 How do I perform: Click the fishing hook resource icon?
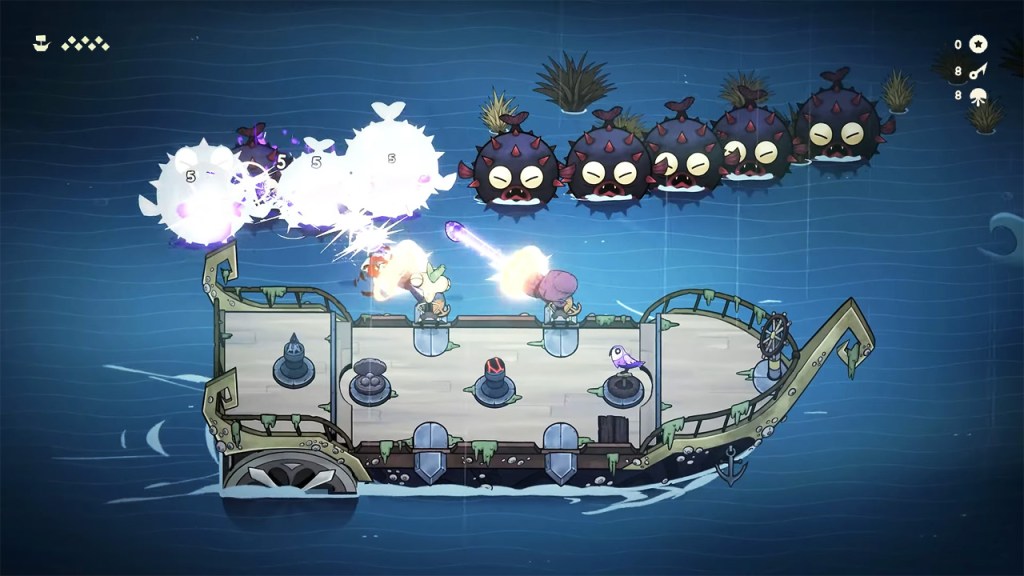pyautogui.click(x=979, y=71)
